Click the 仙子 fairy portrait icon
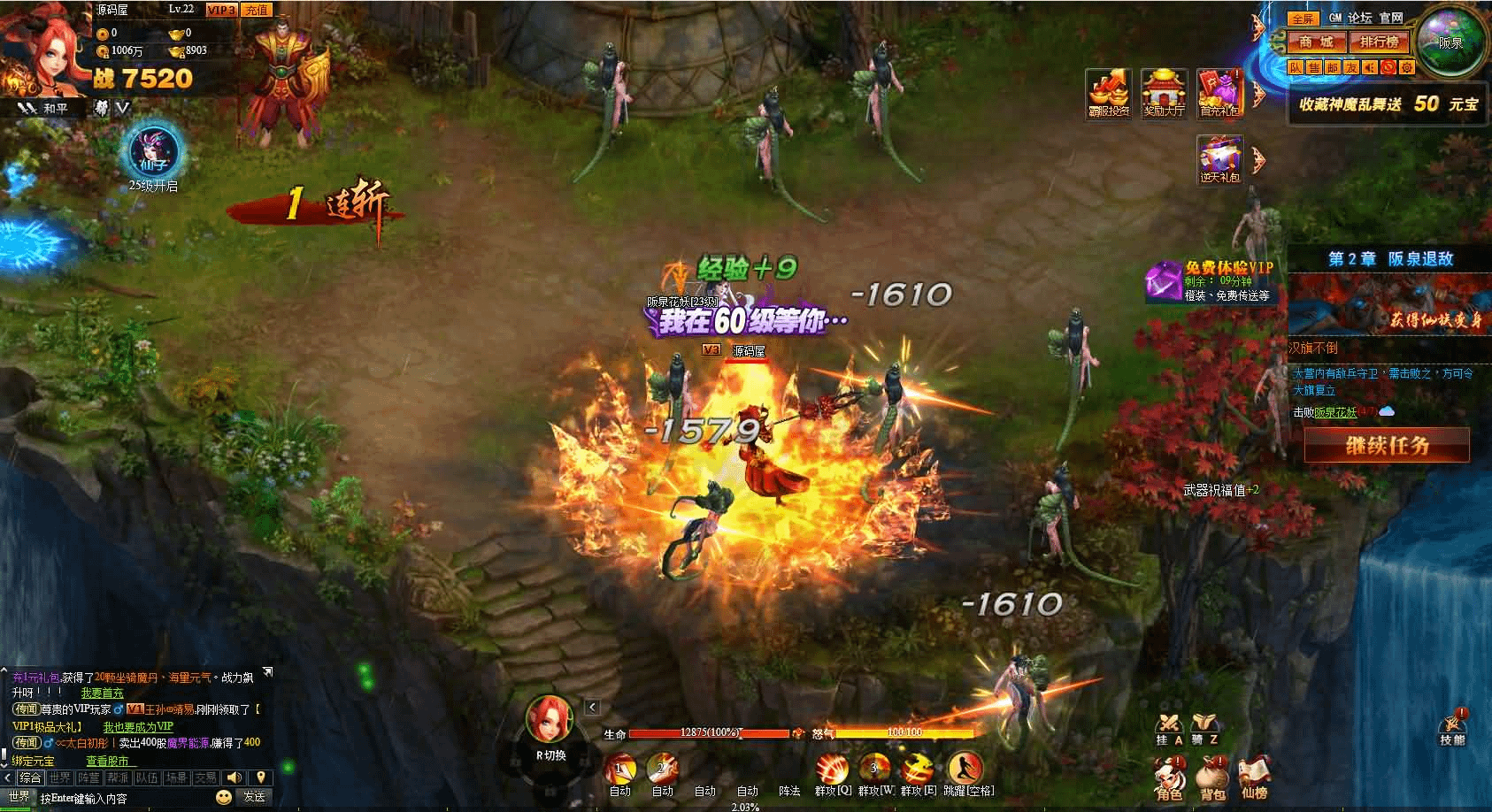Image resolution: width=1492 pixels, height=812 pixels. coord(157,152)
